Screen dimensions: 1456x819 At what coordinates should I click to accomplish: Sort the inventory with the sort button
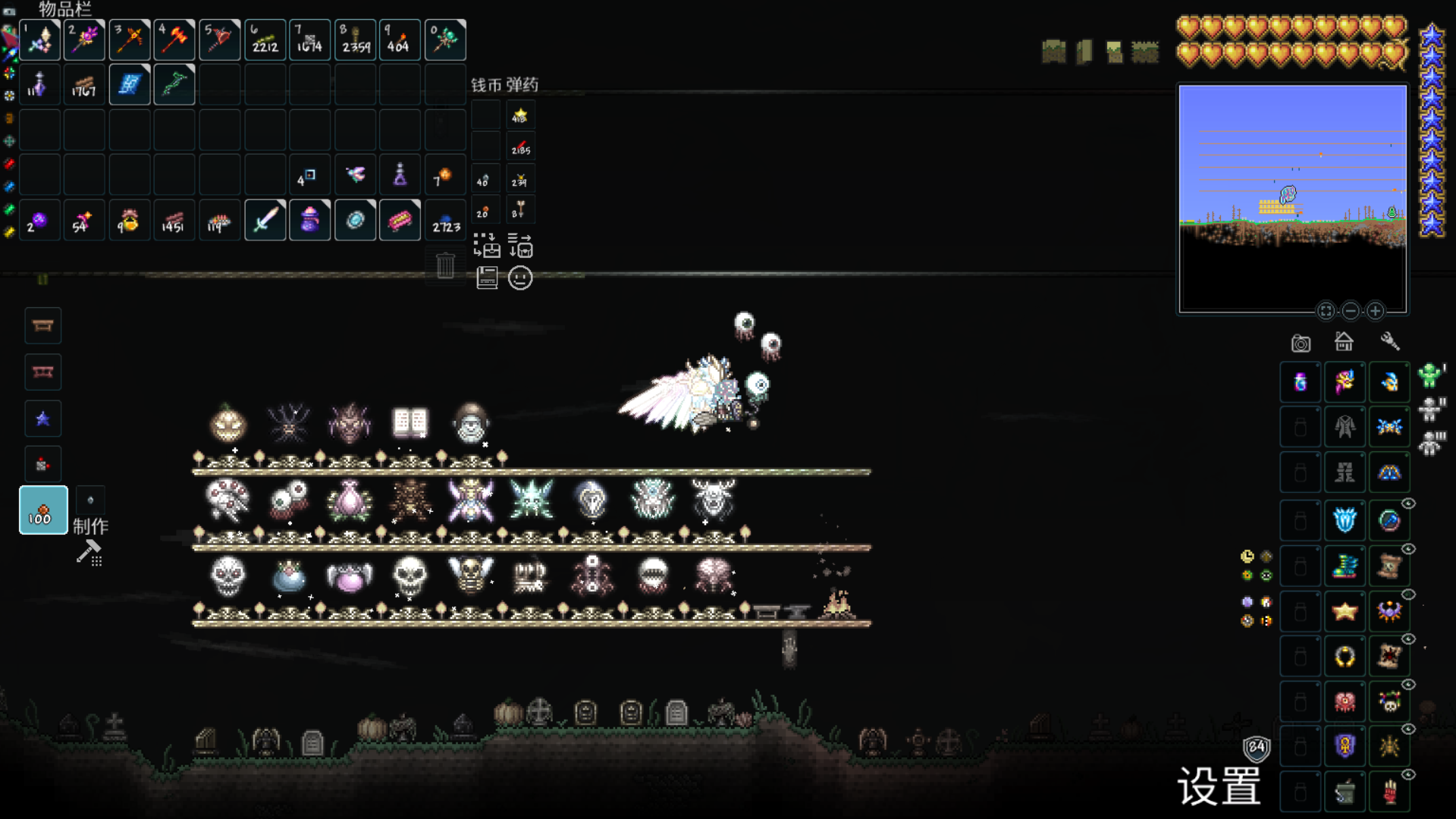[x=520, y=246]
